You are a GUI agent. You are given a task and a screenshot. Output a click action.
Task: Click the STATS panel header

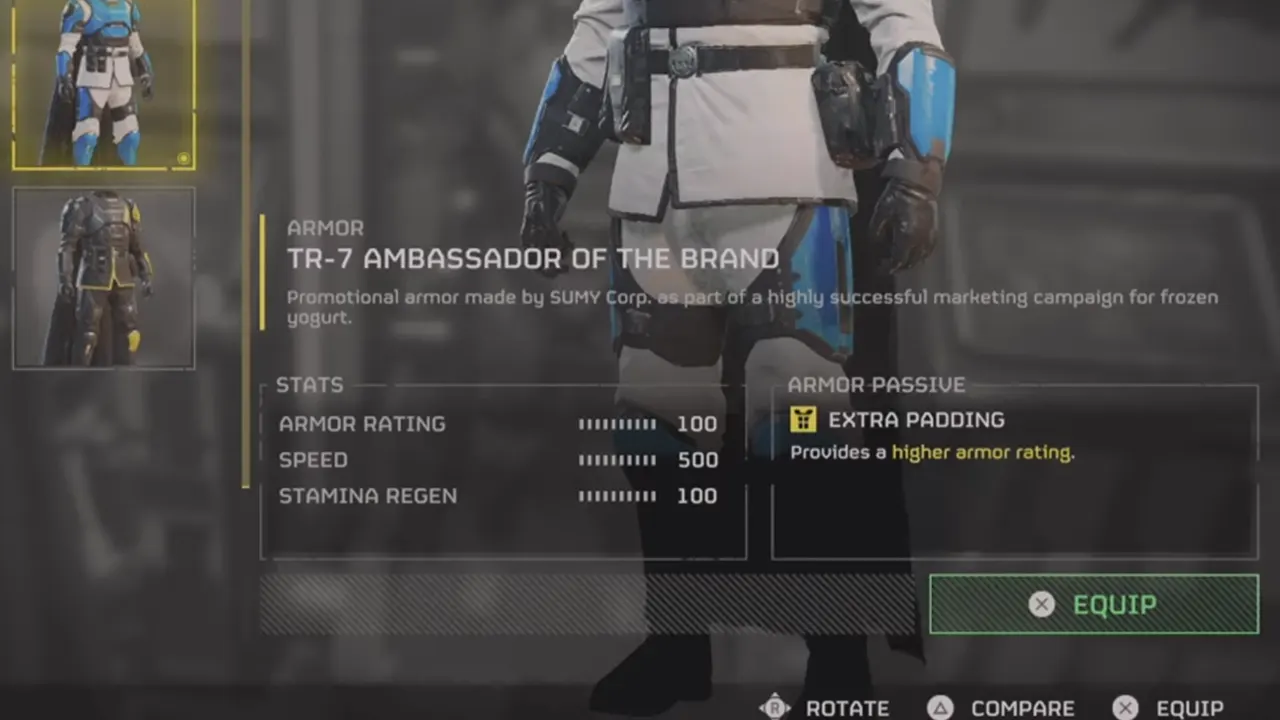pyautogui.click(x=310, y=385)
